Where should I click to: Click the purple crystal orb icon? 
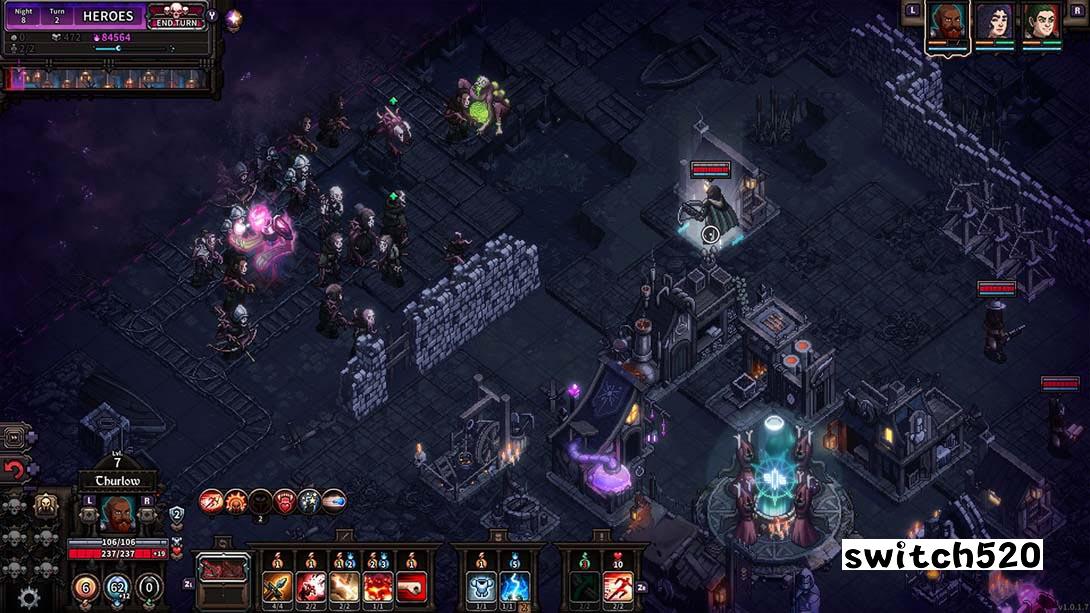click(x=233, y=18)
